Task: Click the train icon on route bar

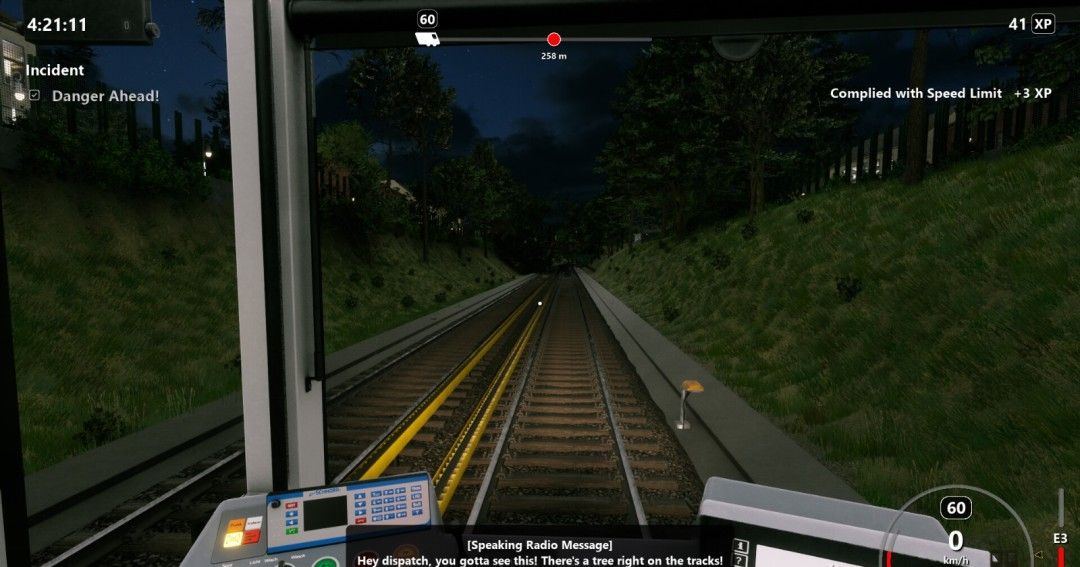Action: [x=427, y=39]
